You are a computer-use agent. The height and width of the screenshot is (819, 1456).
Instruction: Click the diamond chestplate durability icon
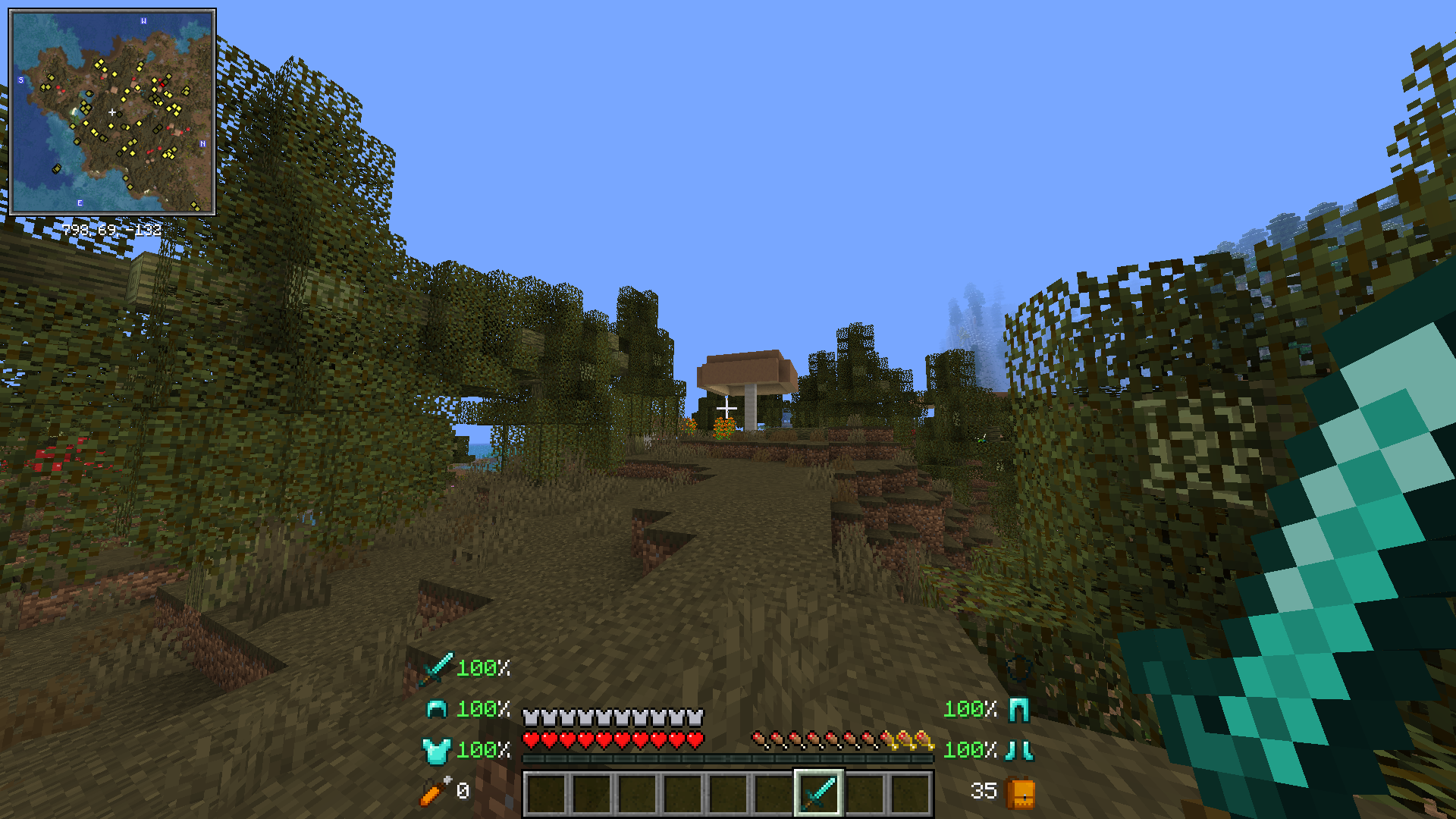click(438, 752)
